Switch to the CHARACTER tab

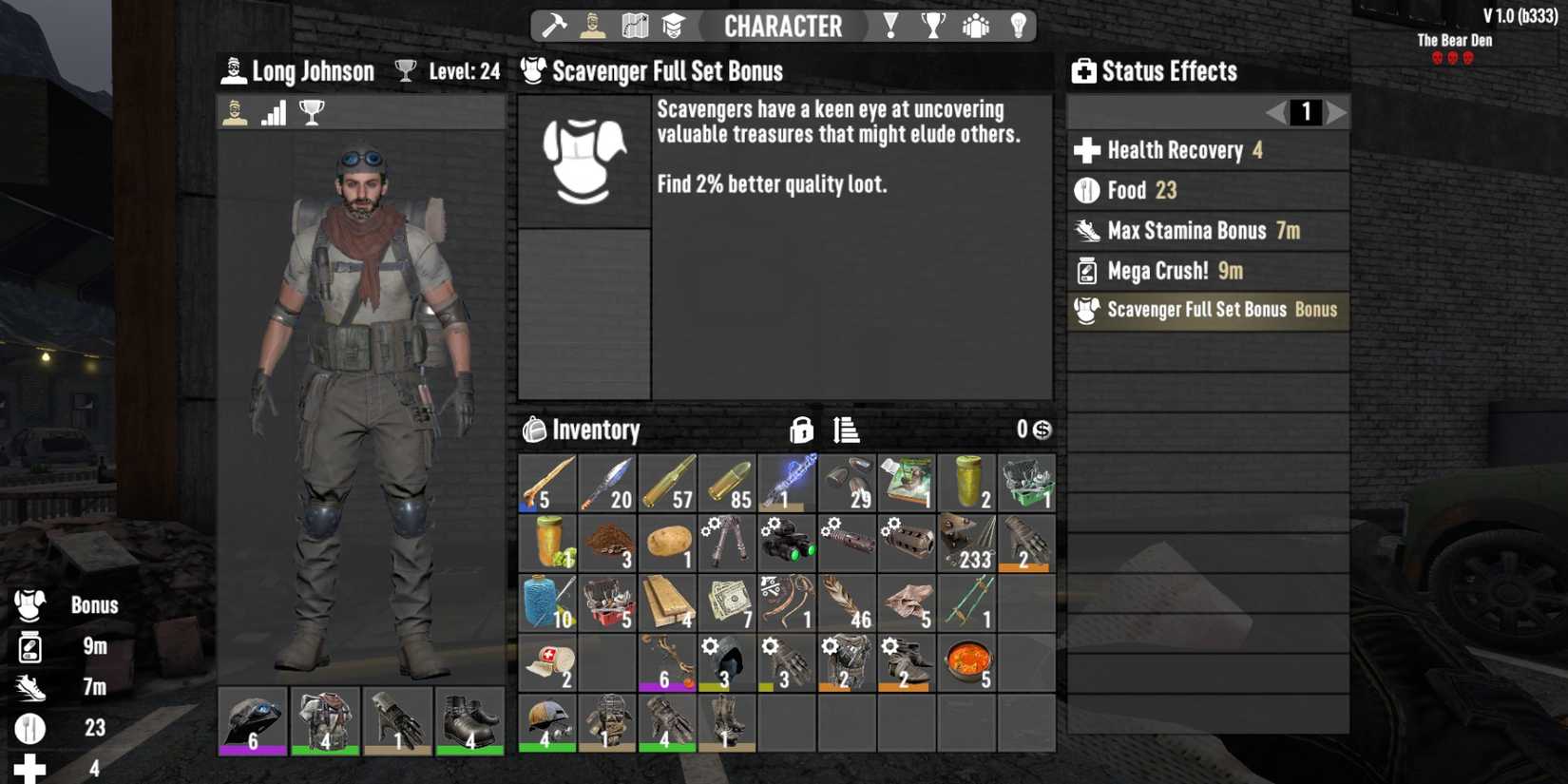click(x=783, y=26)
